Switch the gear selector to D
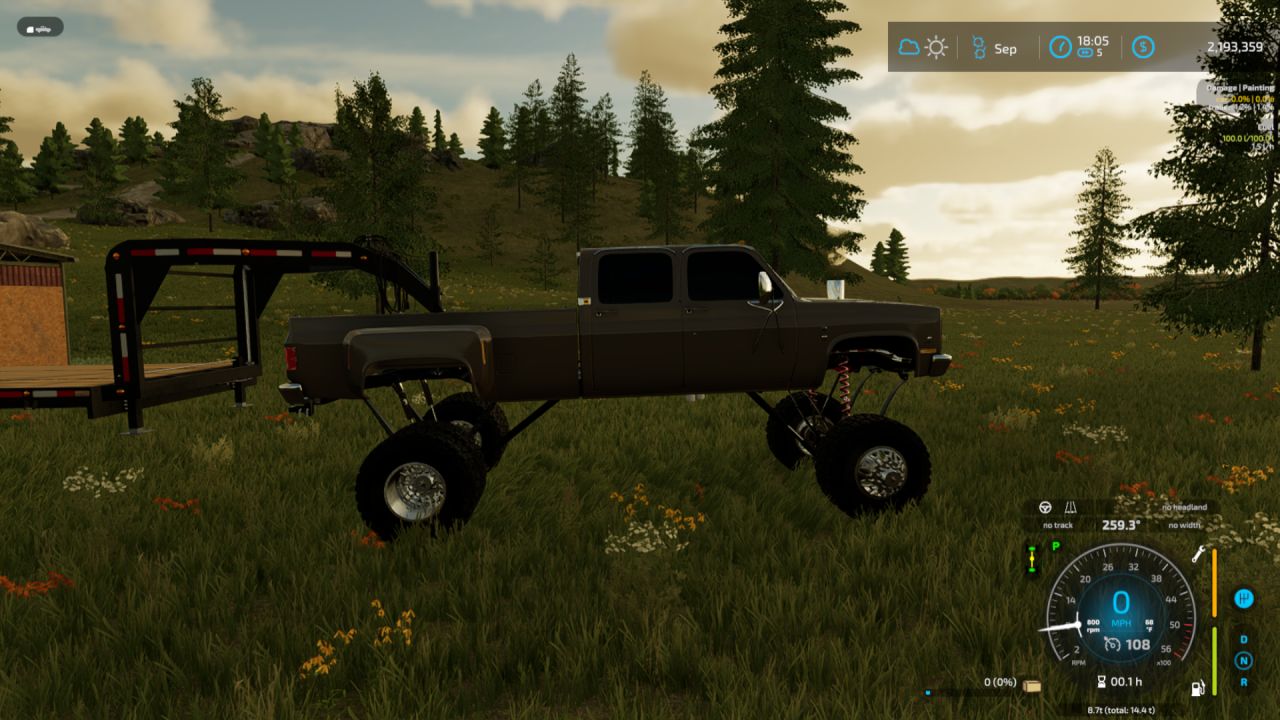Screen dimensions: 1280x720 (1244, 639)
